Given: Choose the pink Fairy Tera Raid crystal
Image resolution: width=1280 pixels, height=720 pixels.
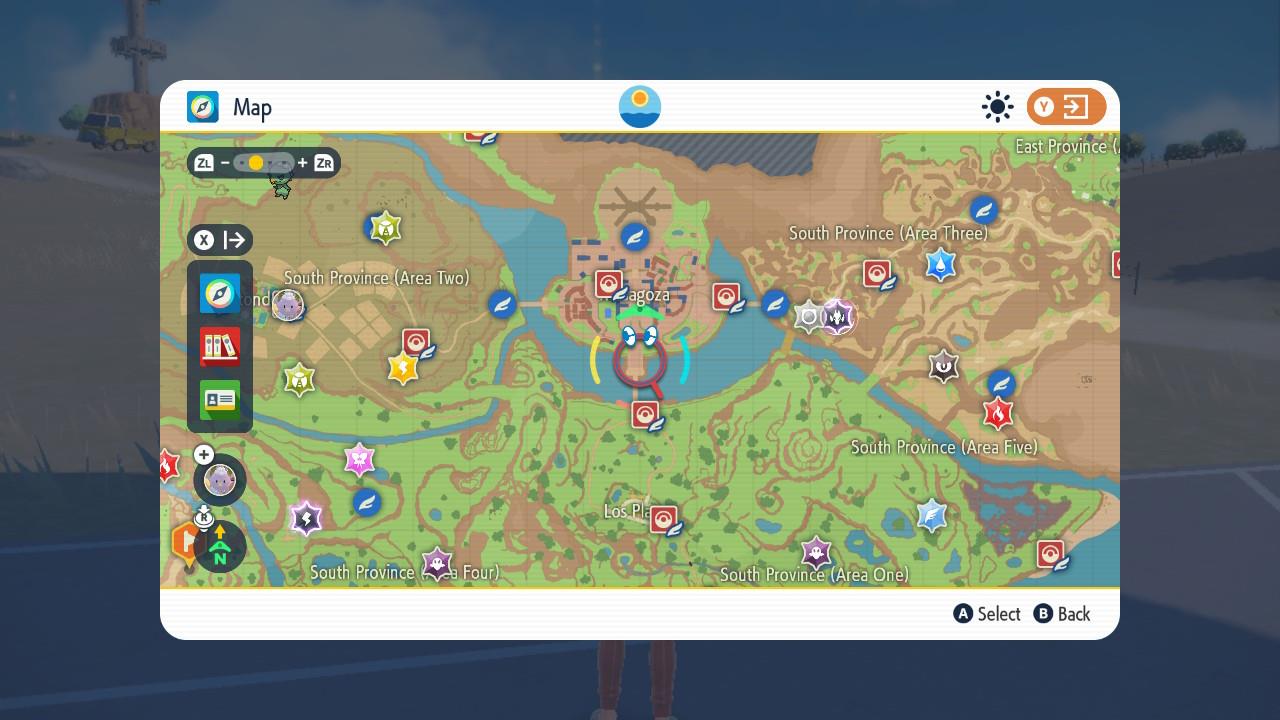Looking at the screenshot, I should click(359, 460).
